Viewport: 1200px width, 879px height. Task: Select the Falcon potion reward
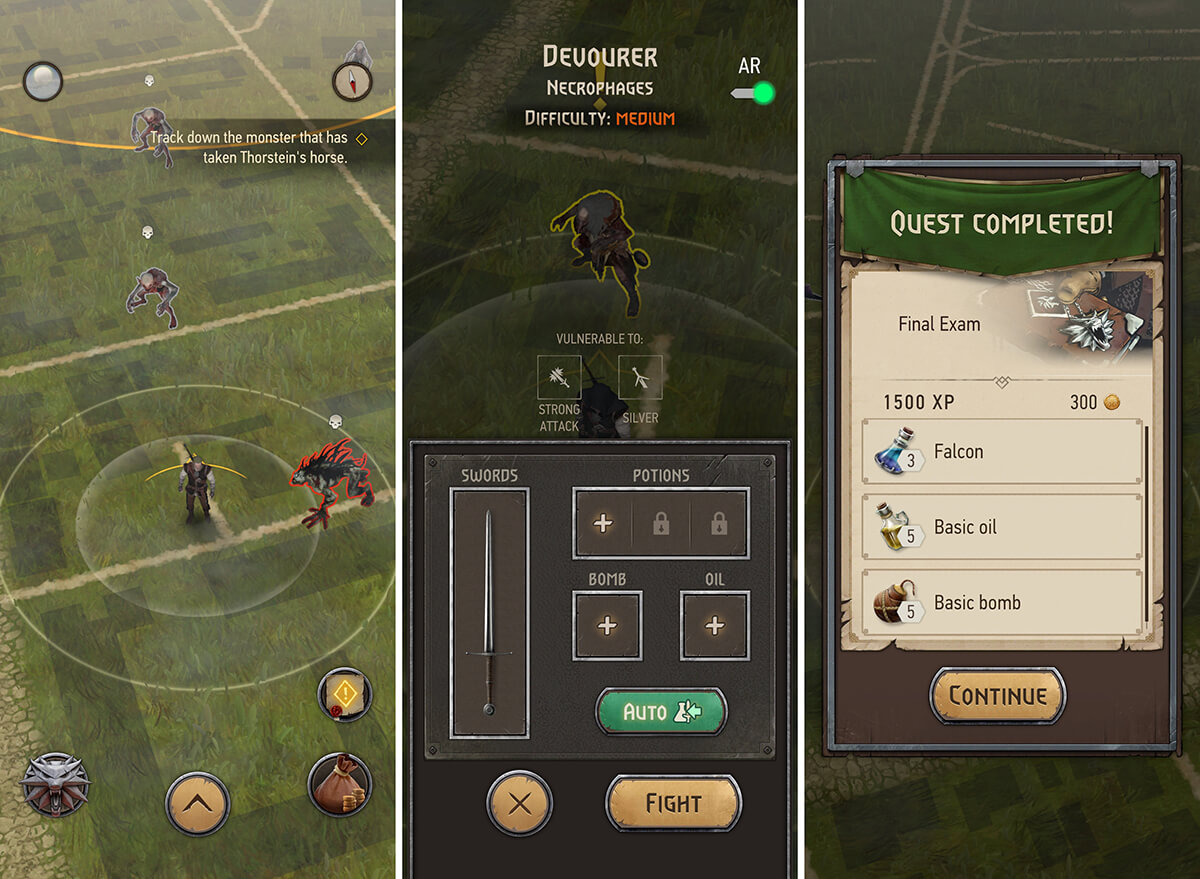(1002, 452)
